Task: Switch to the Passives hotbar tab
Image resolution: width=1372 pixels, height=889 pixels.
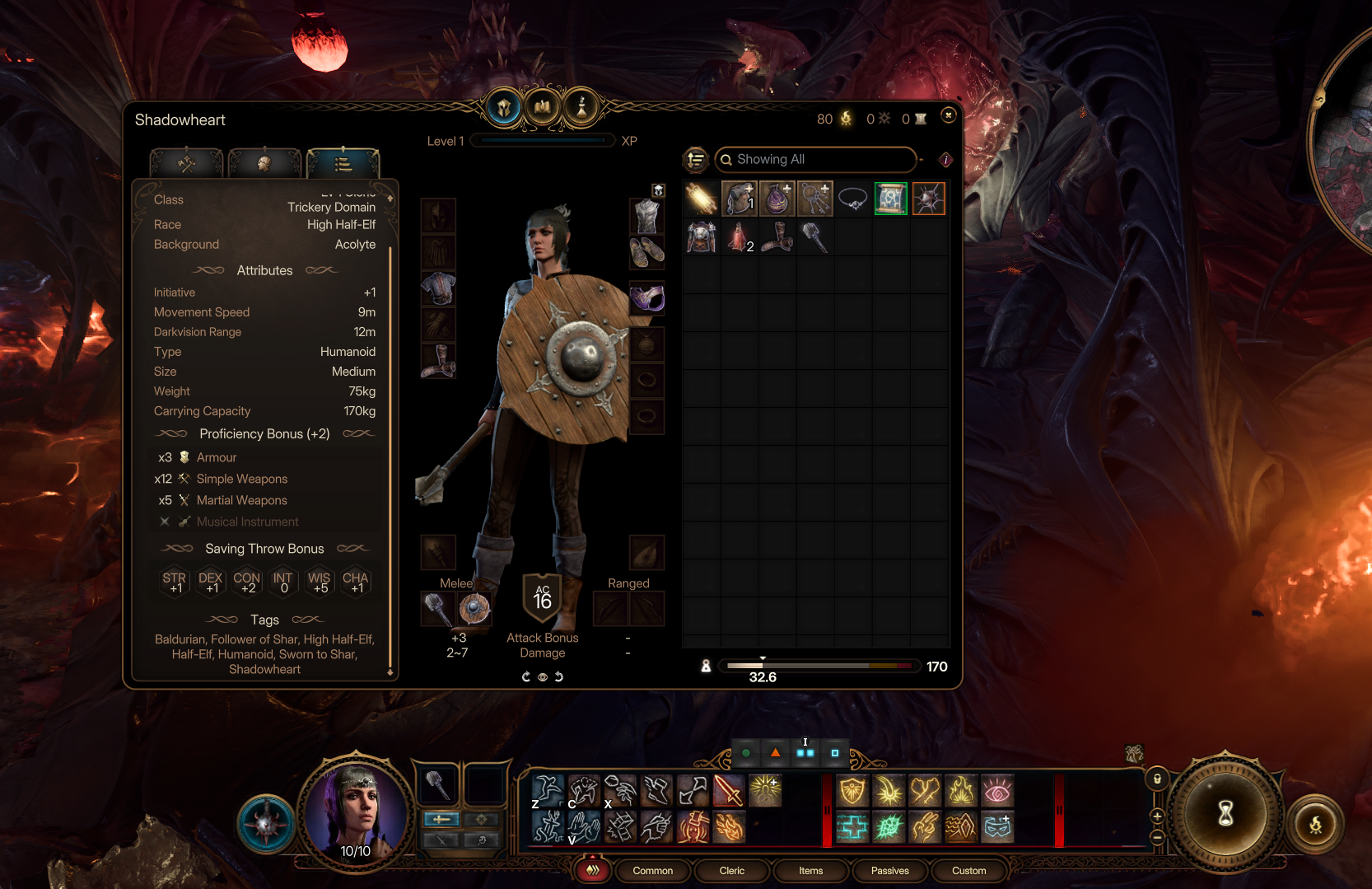Action: tap(889, 871)
